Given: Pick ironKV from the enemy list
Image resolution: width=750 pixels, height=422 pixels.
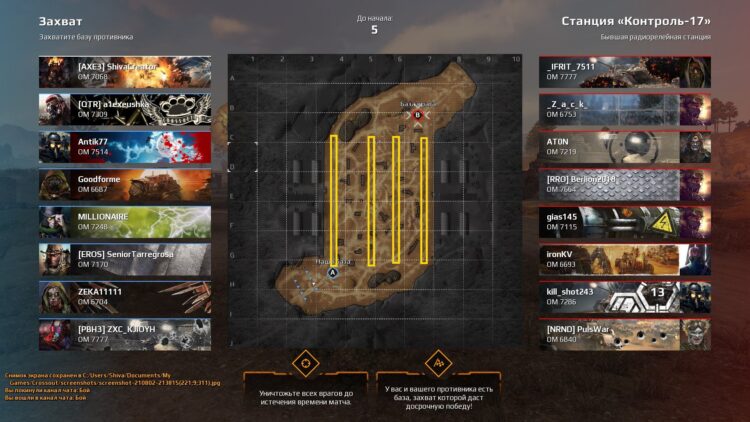Looking at the screenshot, I should 625,259.
